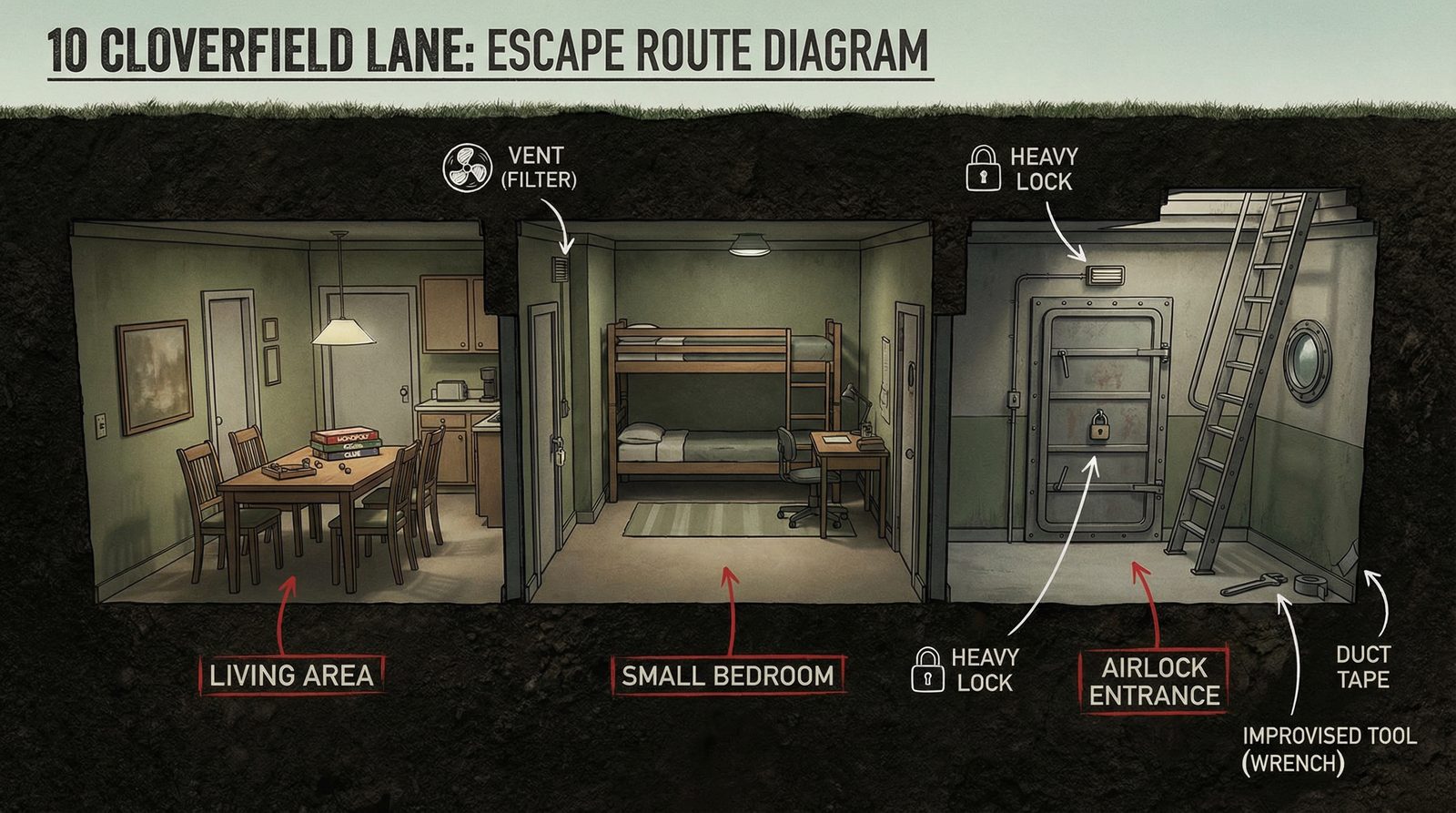Select the Duct Tape callout text
Viewport: 1456px width, 813px height.
tap(1362, 666)
